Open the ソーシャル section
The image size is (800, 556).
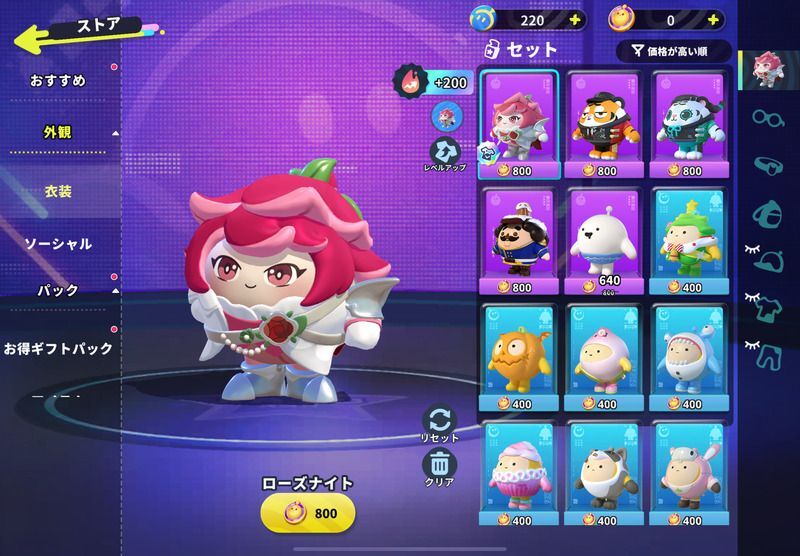[x=58, y=243]
